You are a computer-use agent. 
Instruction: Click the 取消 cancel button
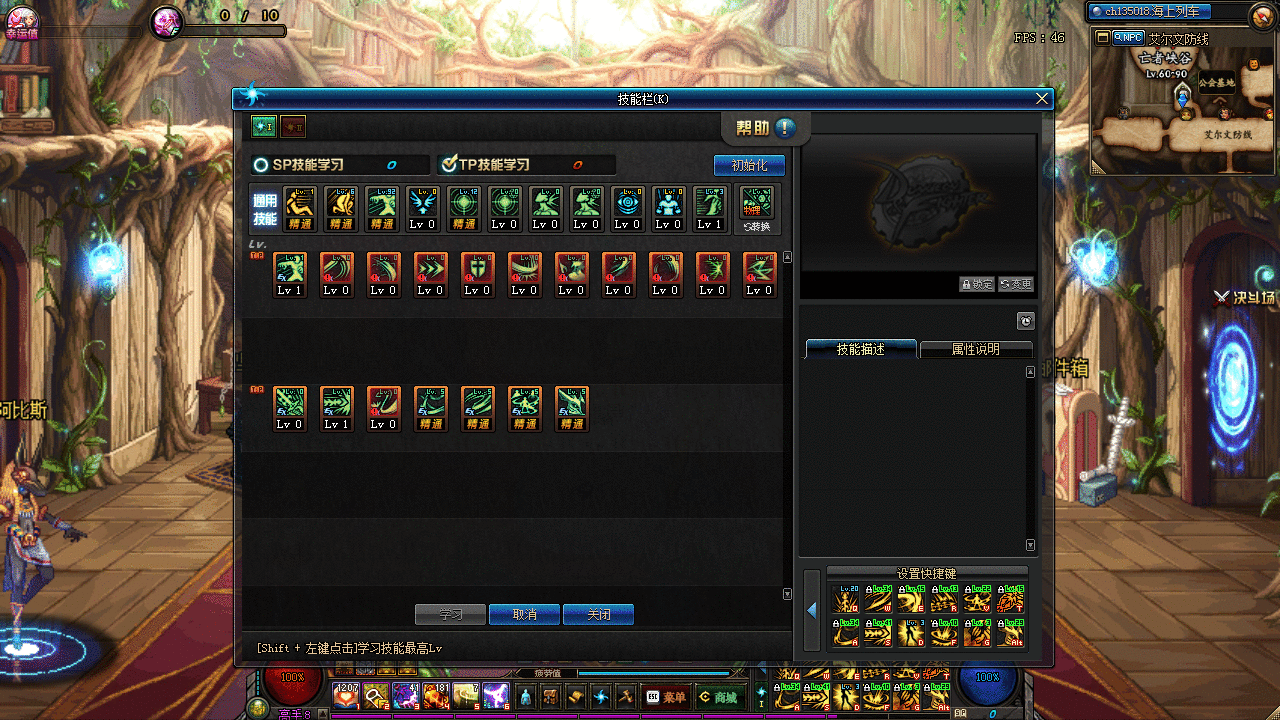point(525,614)
